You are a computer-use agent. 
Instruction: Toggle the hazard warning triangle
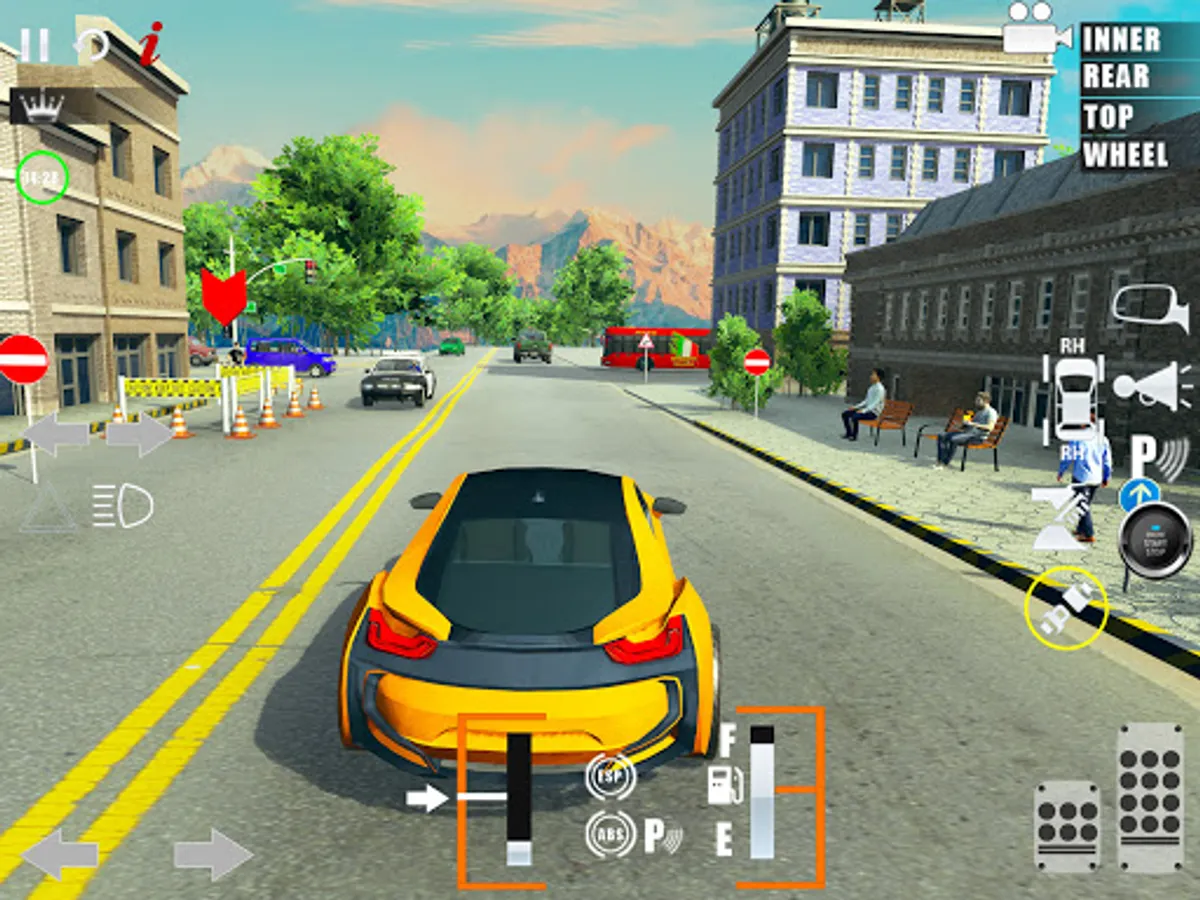[48, 506]
